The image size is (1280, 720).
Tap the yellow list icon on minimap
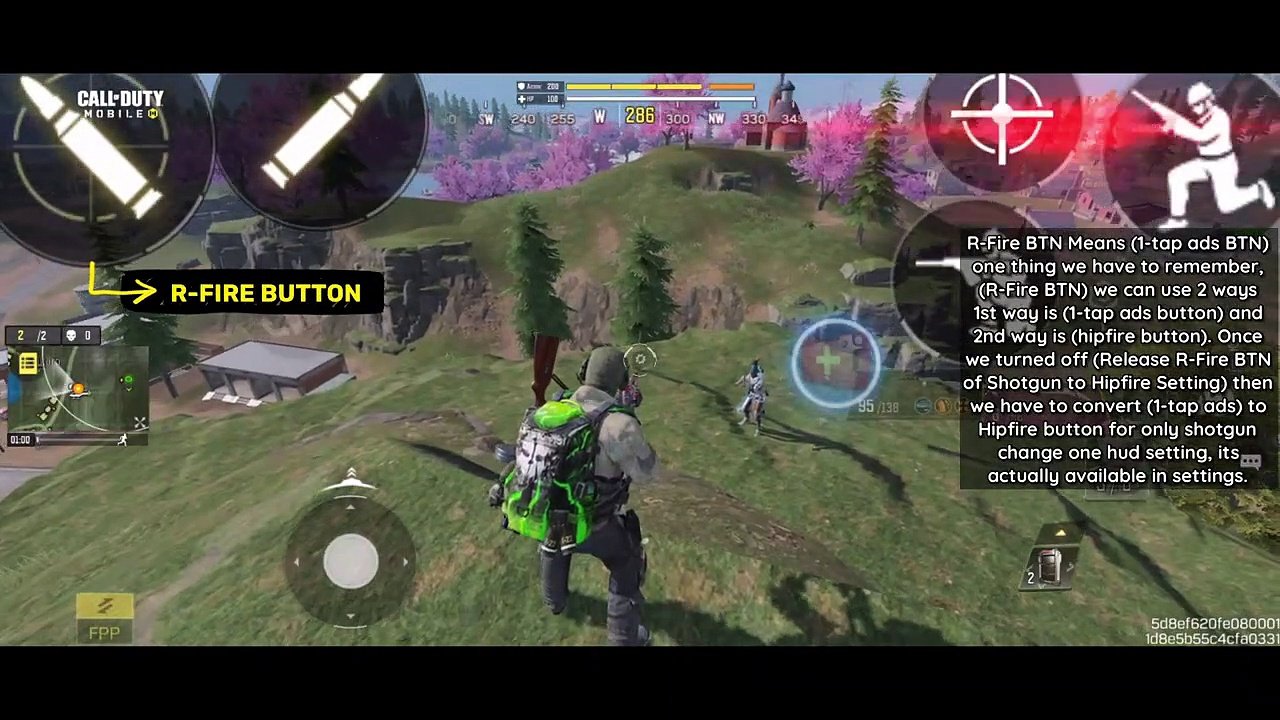pos(28,364)
